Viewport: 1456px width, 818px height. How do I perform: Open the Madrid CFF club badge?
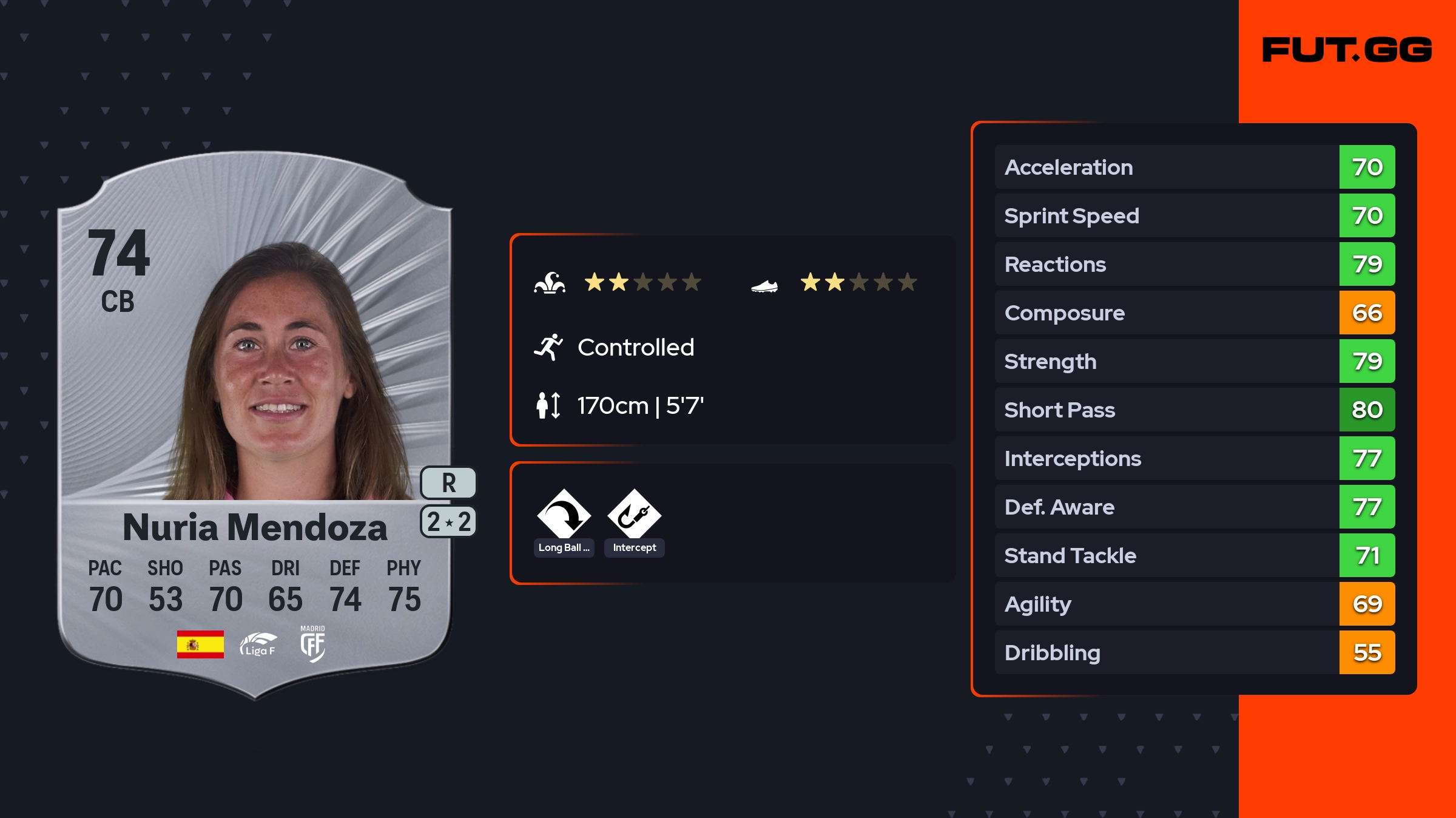[312, 644]
